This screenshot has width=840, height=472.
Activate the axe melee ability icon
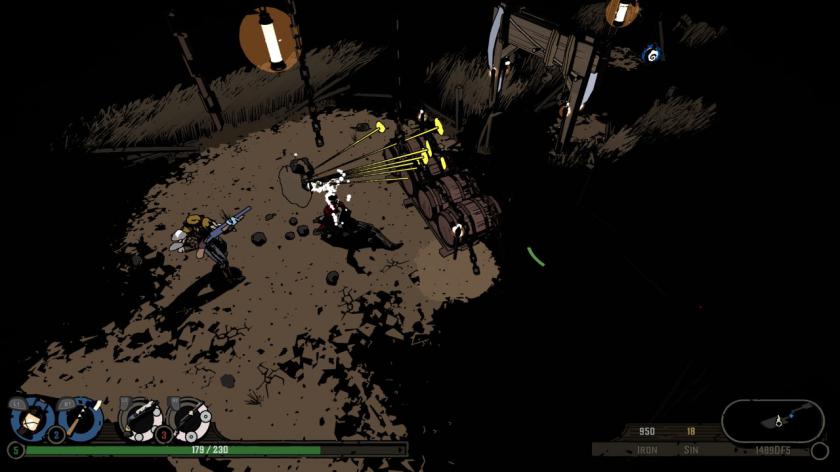(x=79, y=419)
